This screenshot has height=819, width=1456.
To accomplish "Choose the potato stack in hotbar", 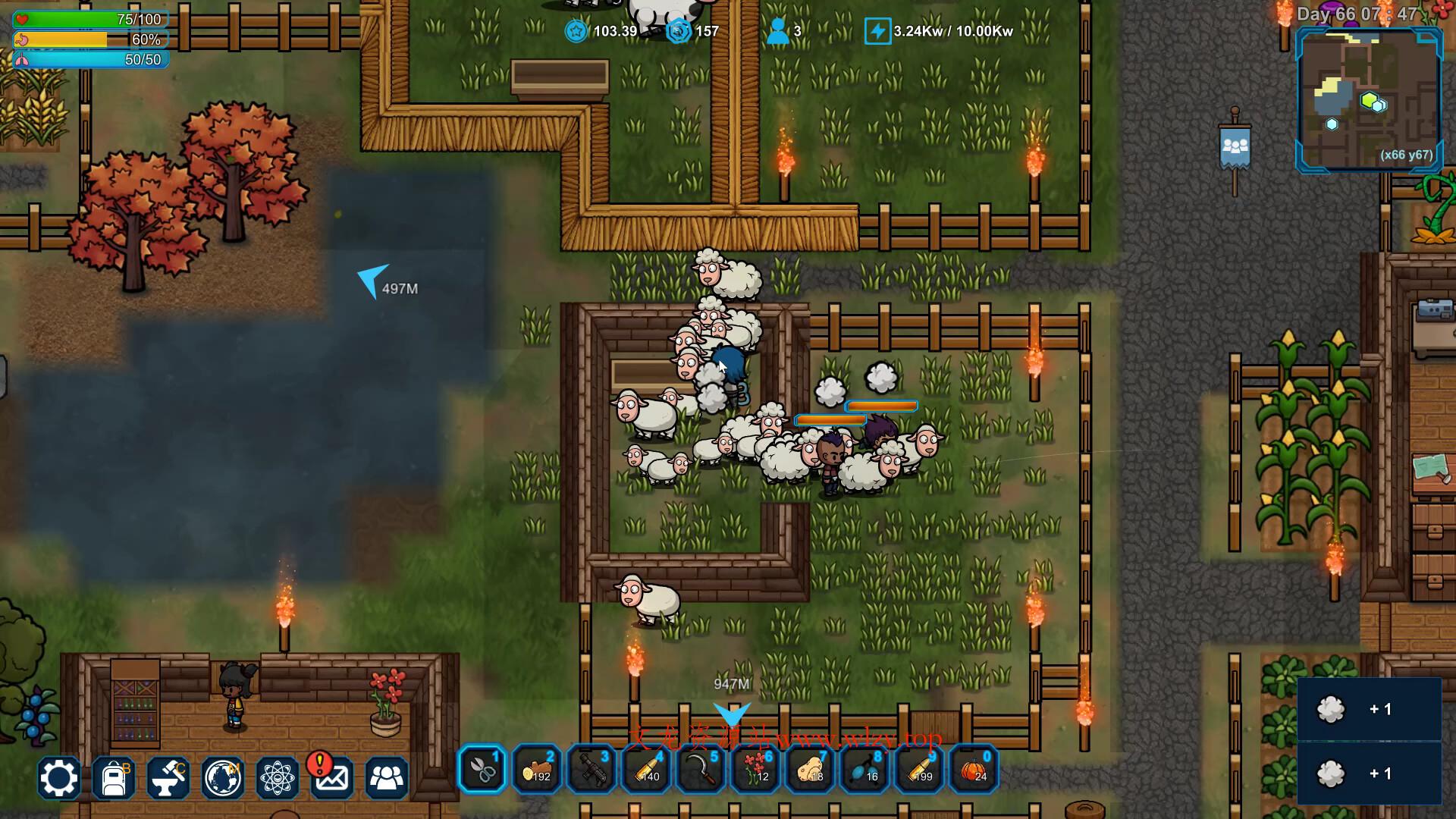I will (810, 770).
